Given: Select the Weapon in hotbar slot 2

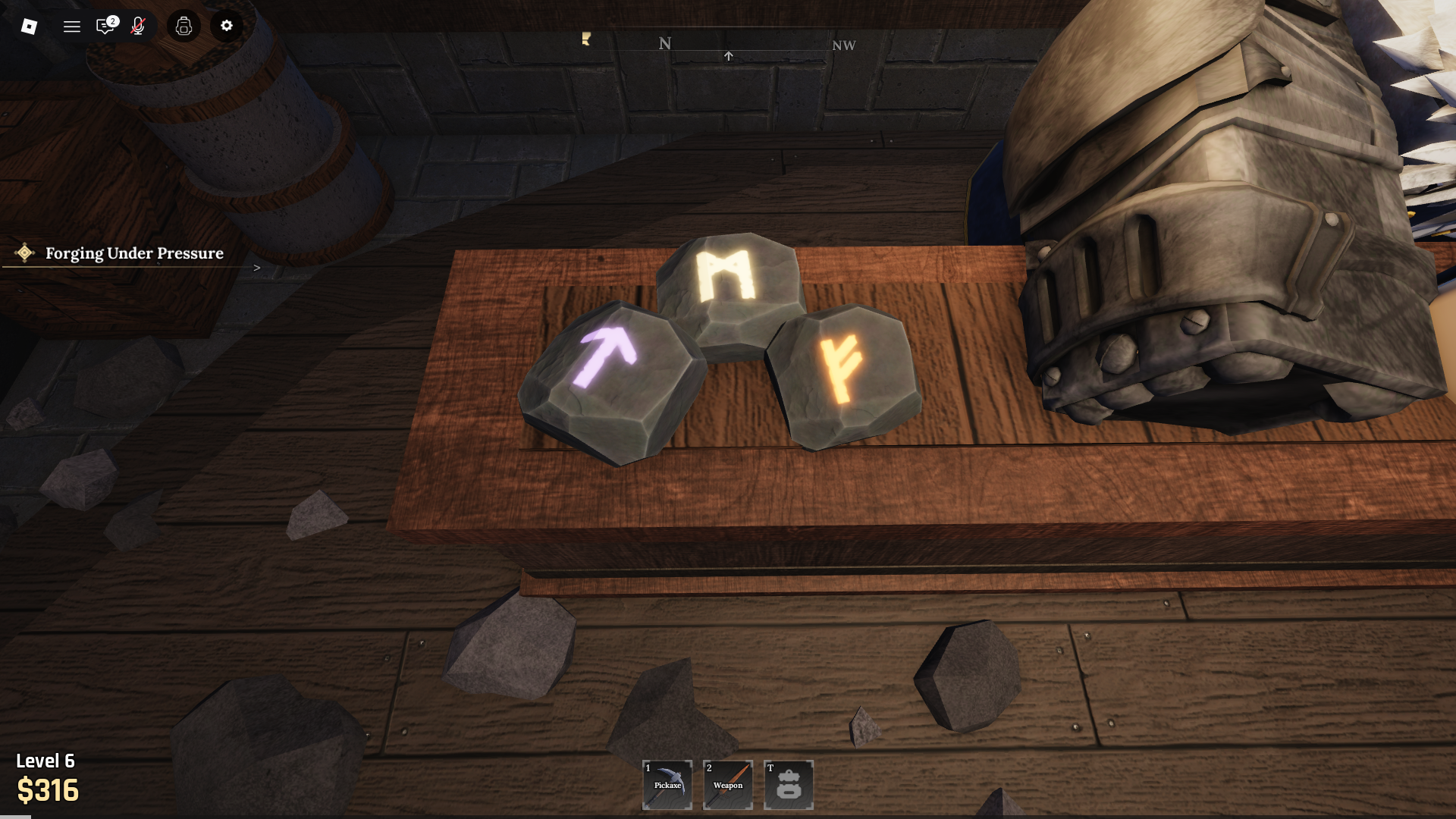Looking at the screenshot, I should (727, 784).
